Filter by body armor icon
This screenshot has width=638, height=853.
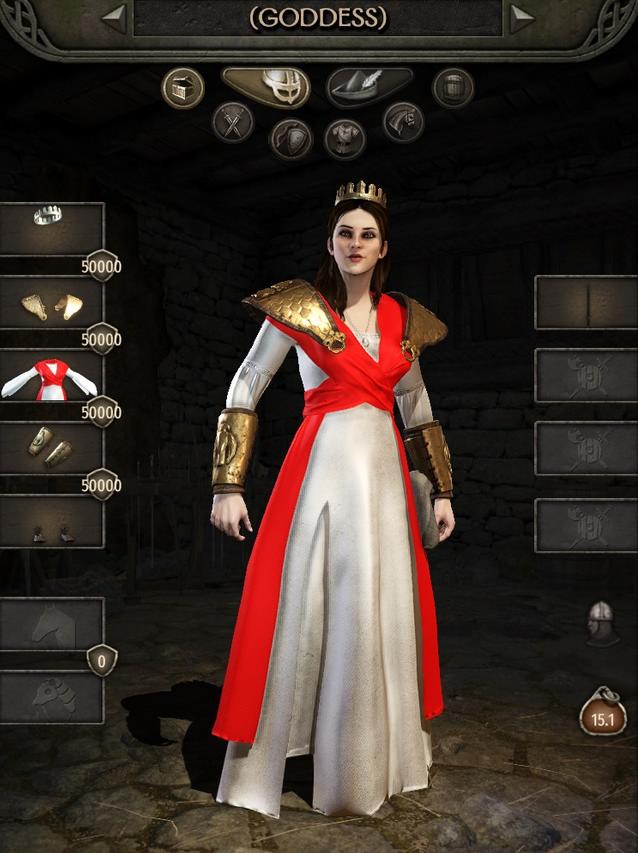pos(344,138)
